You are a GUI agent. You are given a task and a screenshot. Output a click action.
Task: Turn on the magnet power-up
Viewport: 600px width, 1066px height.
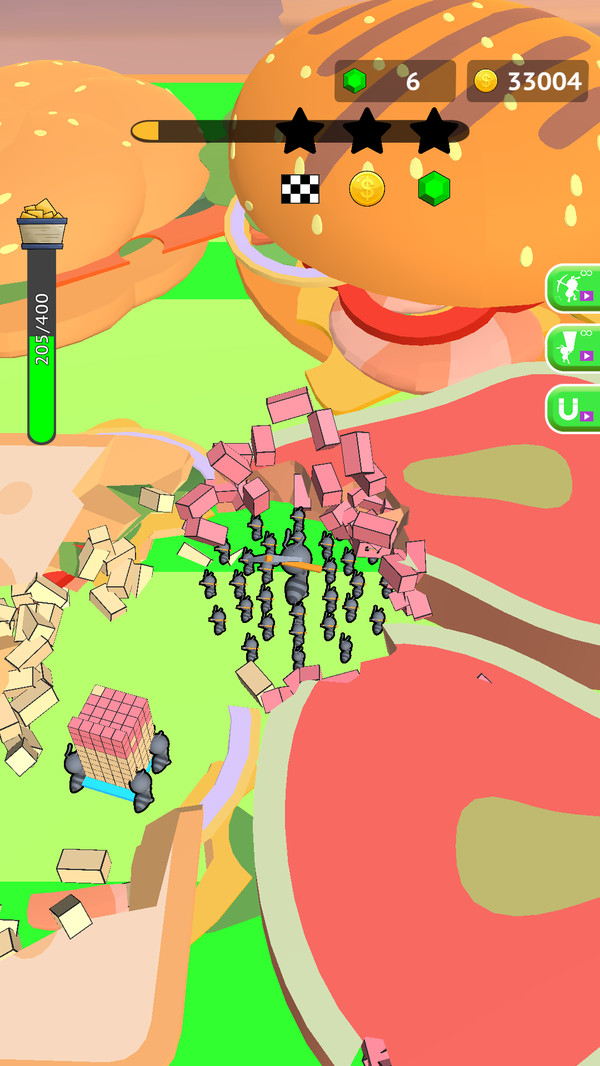click(574, 409)
